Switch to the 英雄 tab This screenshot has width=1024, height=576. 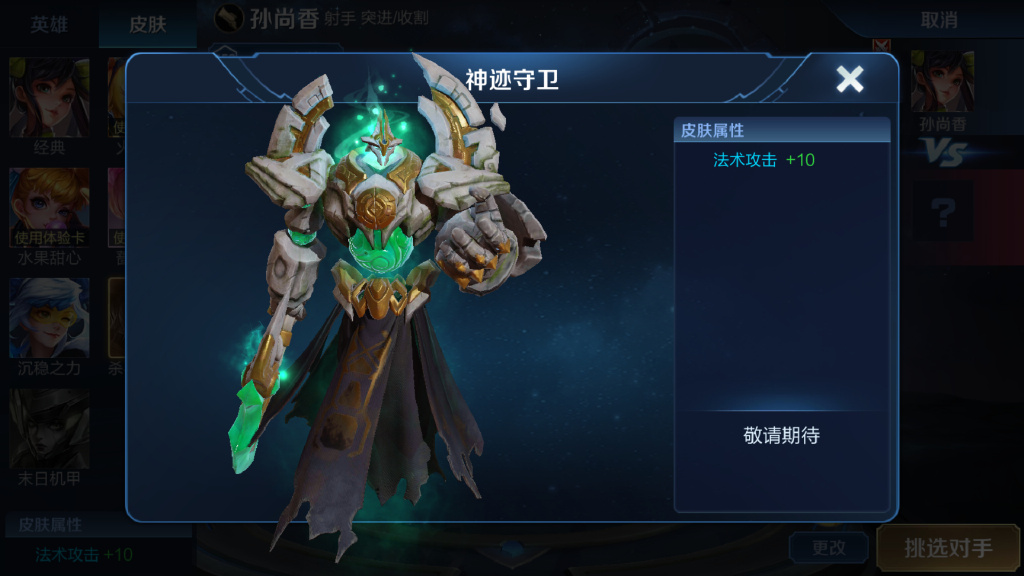click(49, 24)
